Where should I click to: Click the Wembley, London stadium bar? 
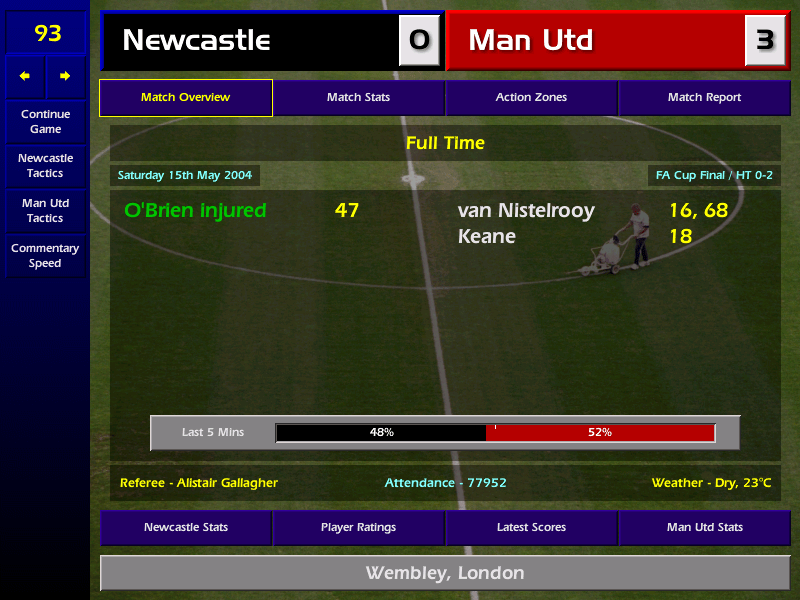coord(445,573)
